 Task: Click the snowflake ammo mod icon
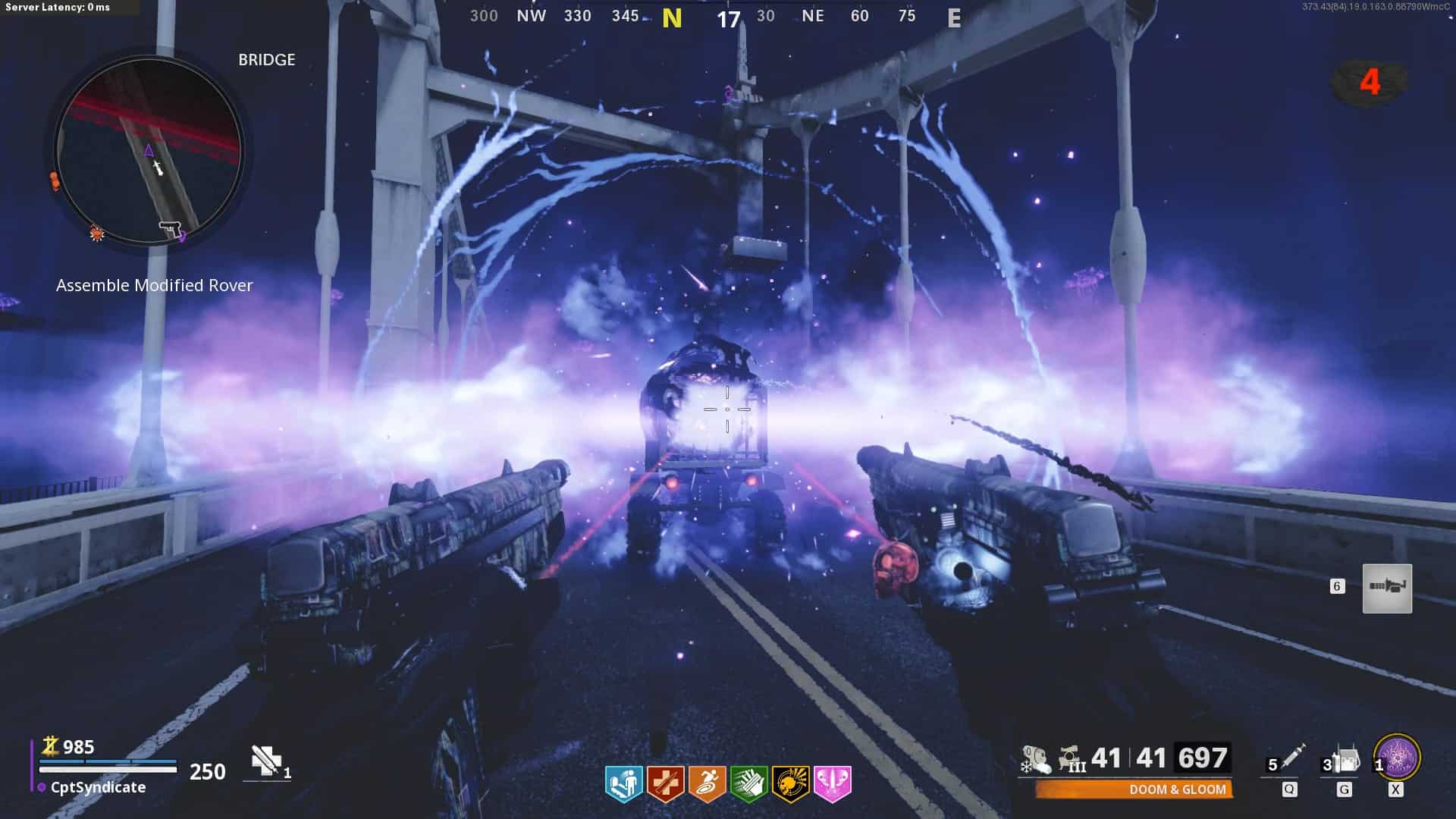[x=1034, y=759]
